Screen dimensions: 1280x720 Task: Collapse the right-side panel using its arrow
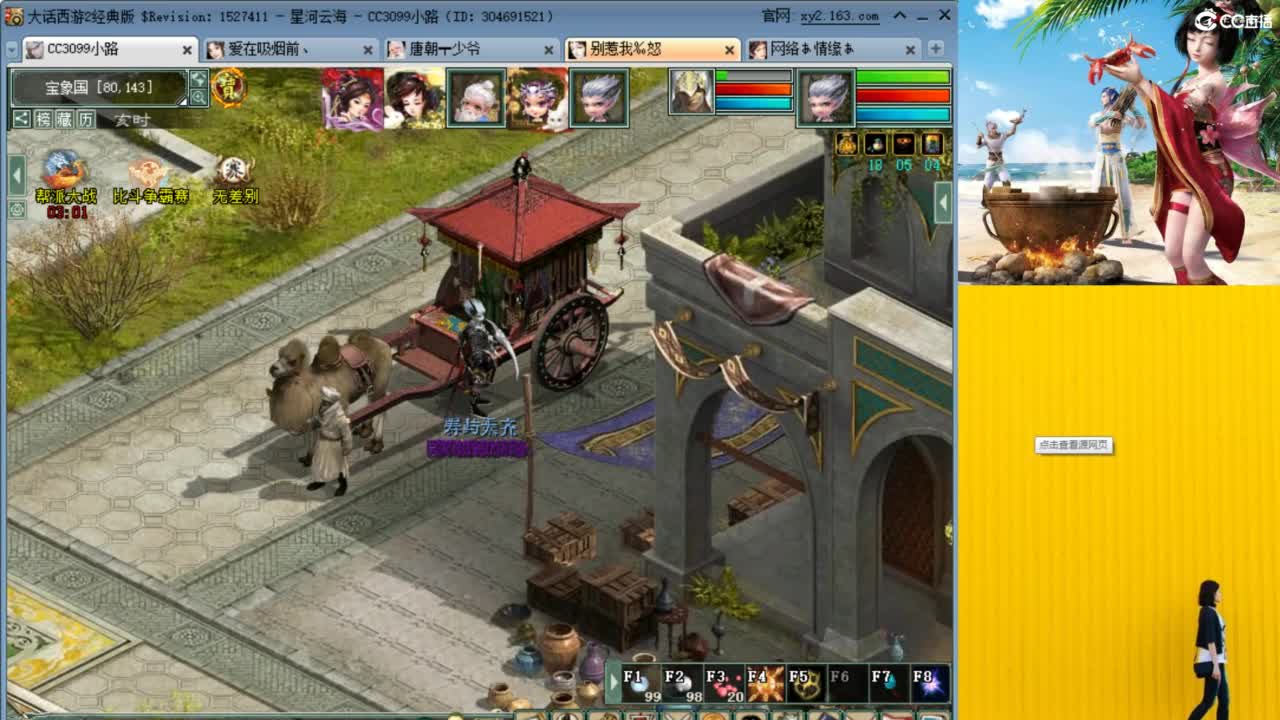(943, 200)
